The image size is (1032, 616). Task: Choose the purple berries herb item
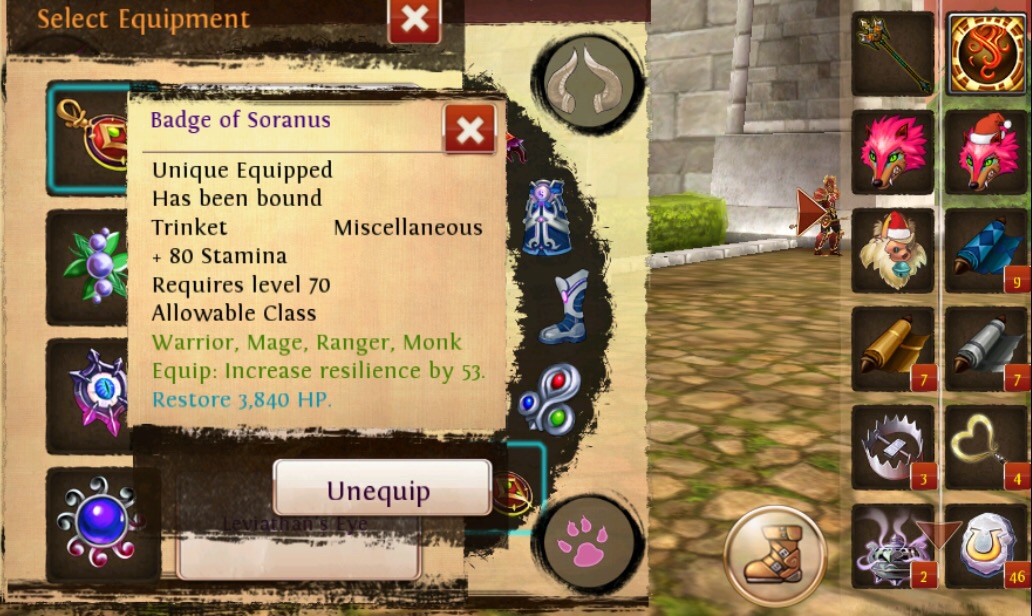click(90, 265)
